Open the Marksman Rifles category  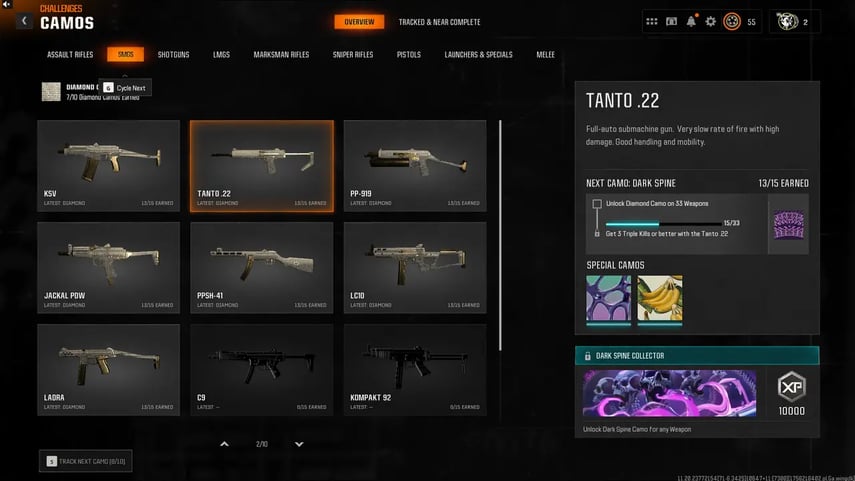[x=281, y=54]
